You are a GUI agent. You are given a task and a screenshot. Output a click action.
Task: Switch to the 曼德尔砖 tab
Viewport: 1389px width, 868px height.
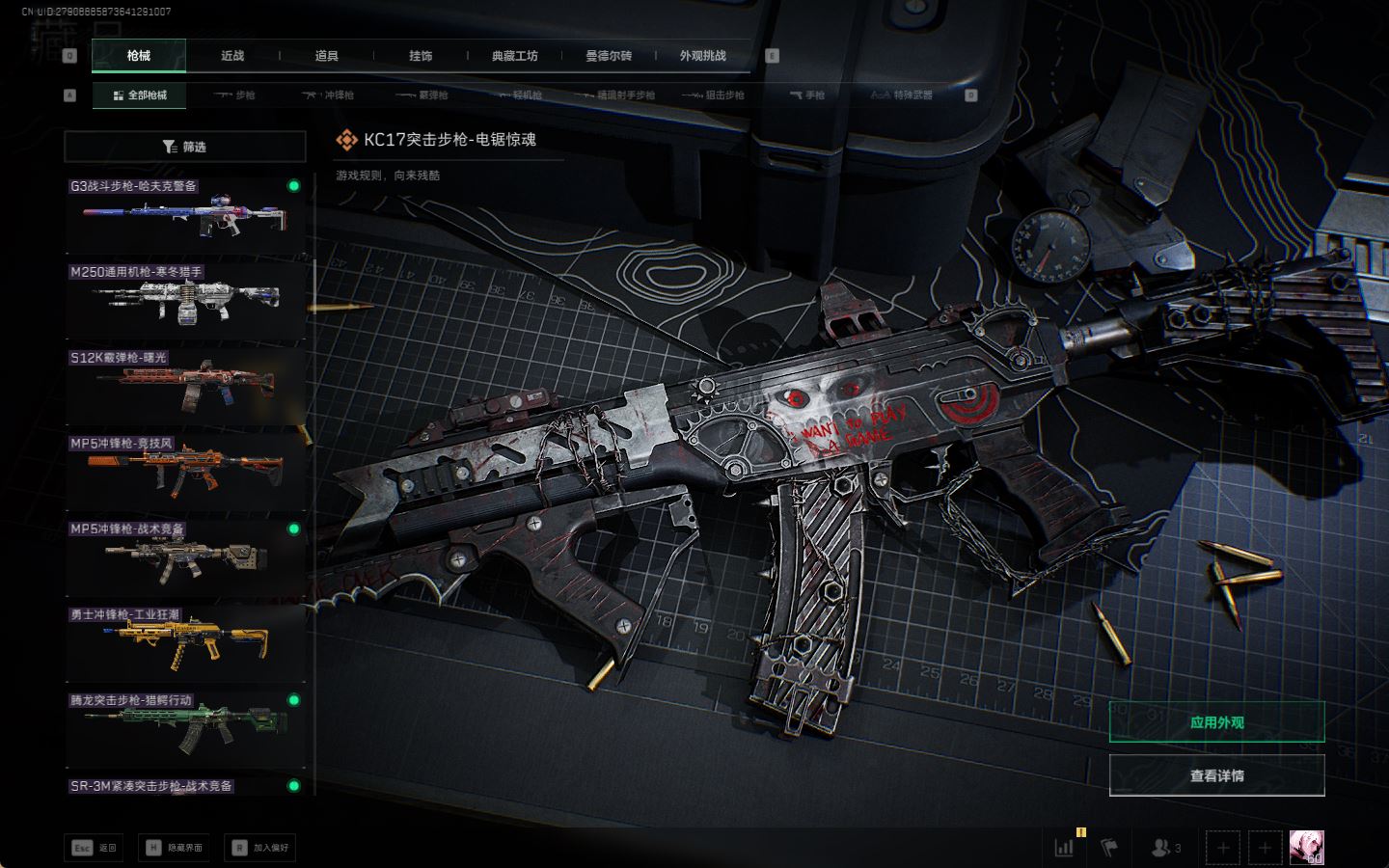tap(609, 56)
